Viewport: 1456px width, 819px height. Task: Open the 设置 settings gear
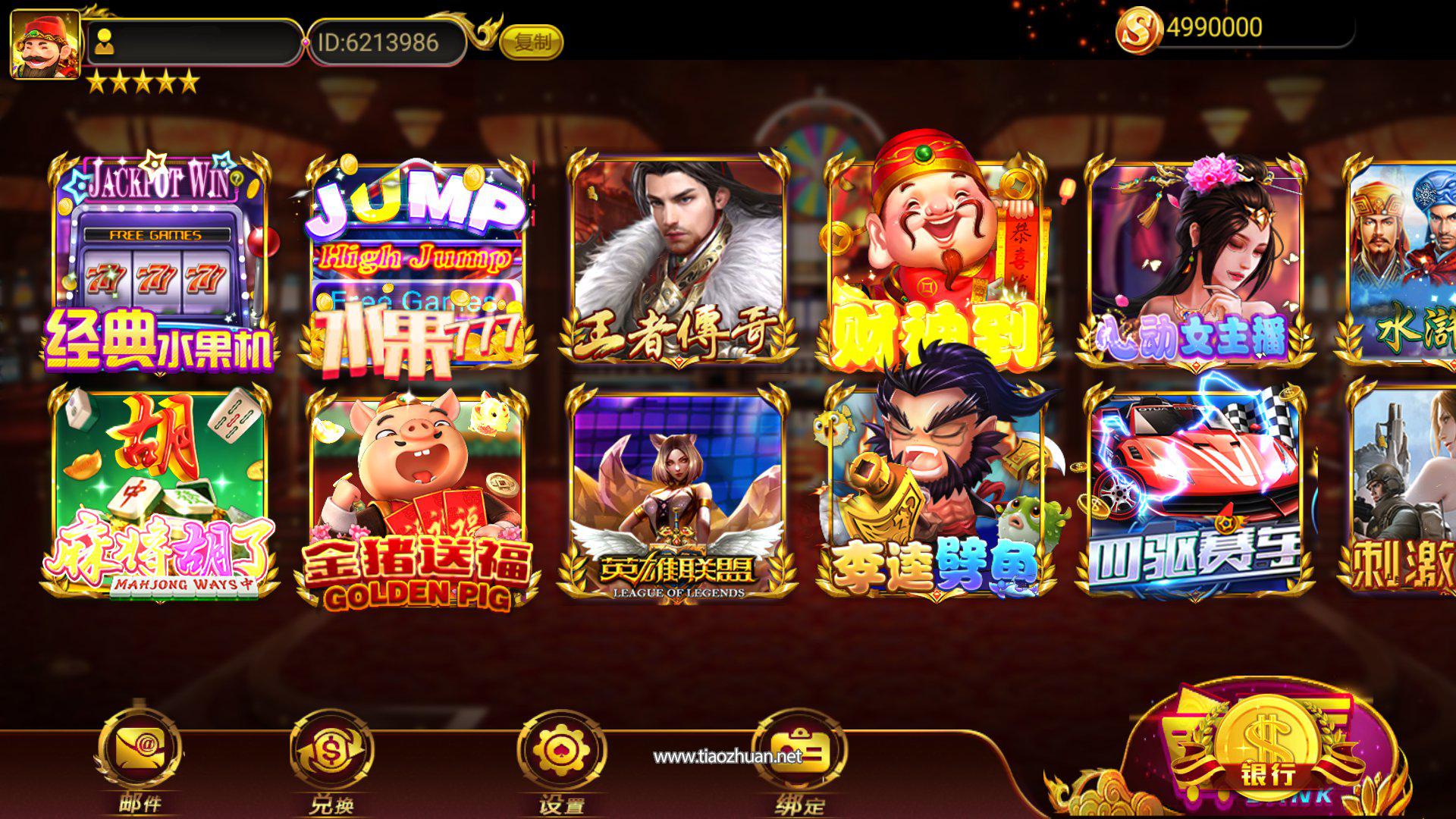click(x=561, y=752)
